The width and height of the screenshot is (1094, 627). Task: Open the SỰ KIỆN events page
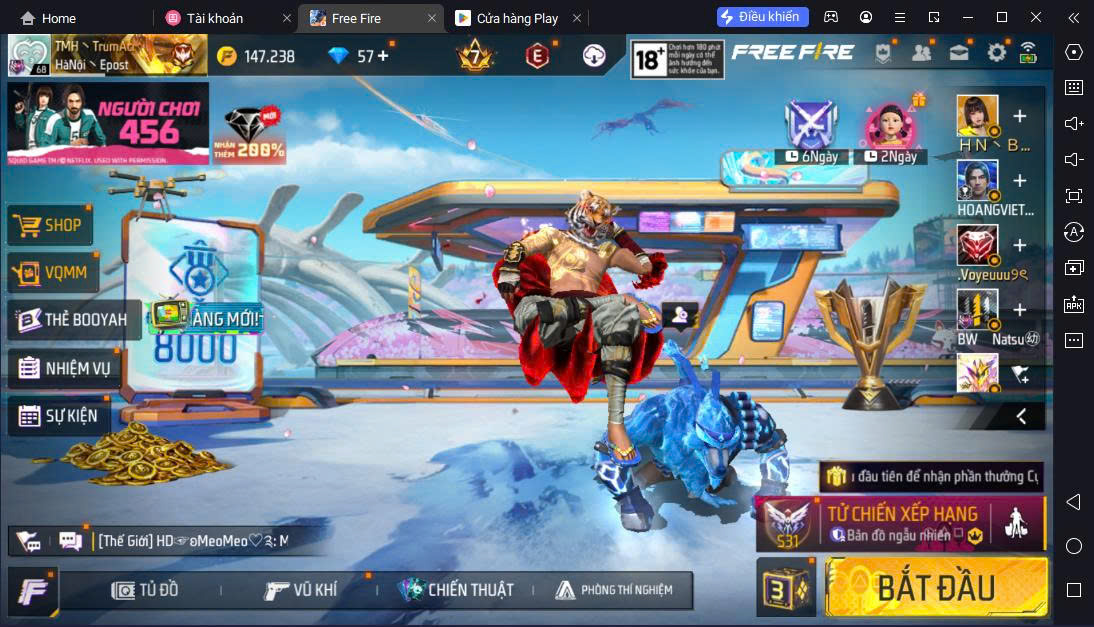point(59,415)
